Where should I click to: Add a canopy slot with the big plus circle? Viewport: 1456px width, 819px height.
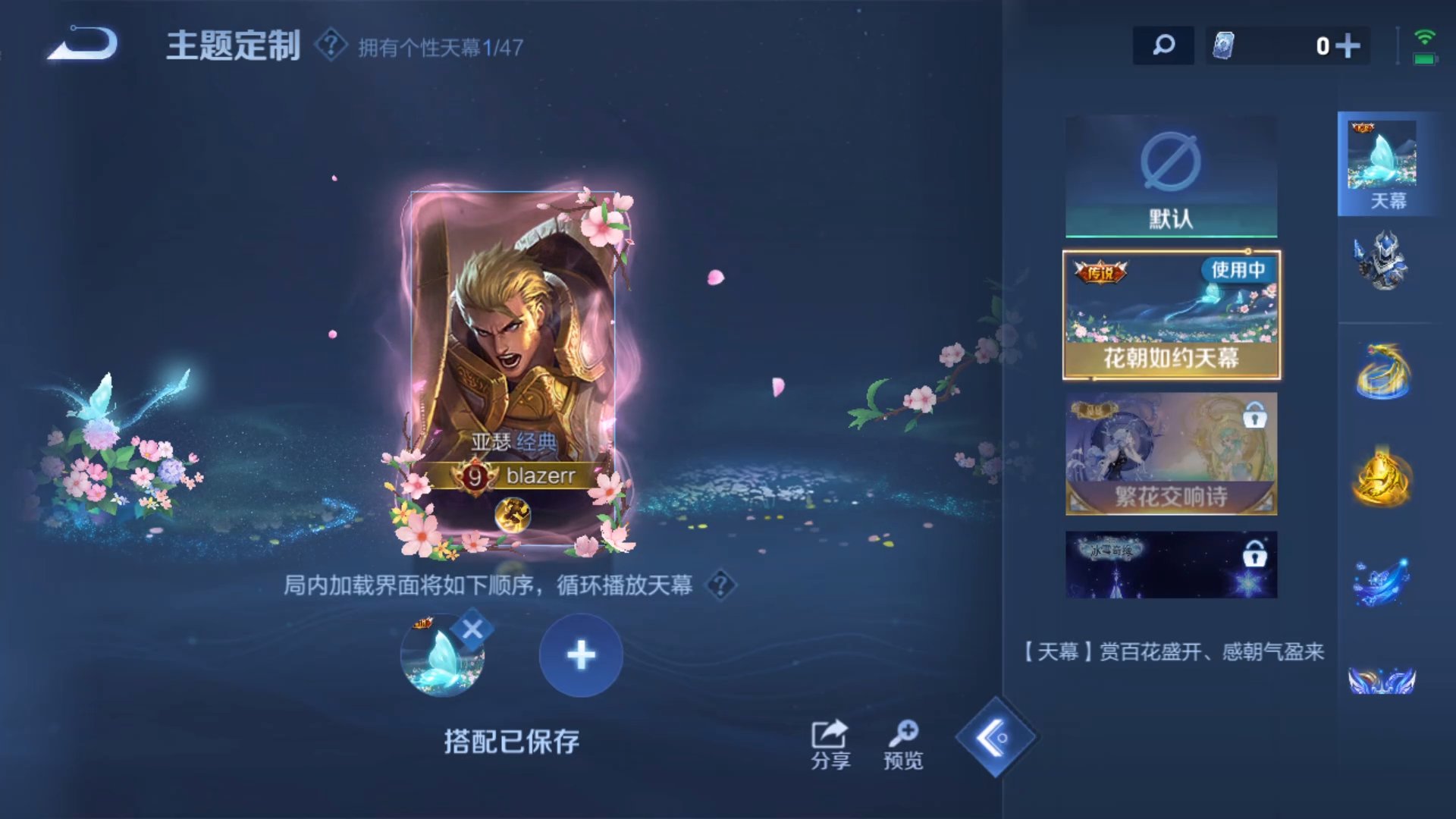(580, 654)
